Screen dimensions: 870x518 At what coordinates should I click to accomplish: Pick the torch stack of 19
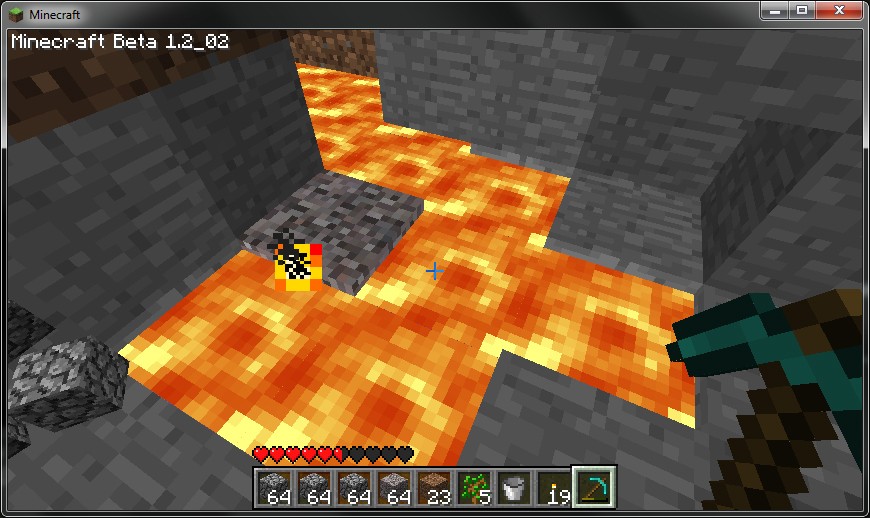[x=553, y=487]
